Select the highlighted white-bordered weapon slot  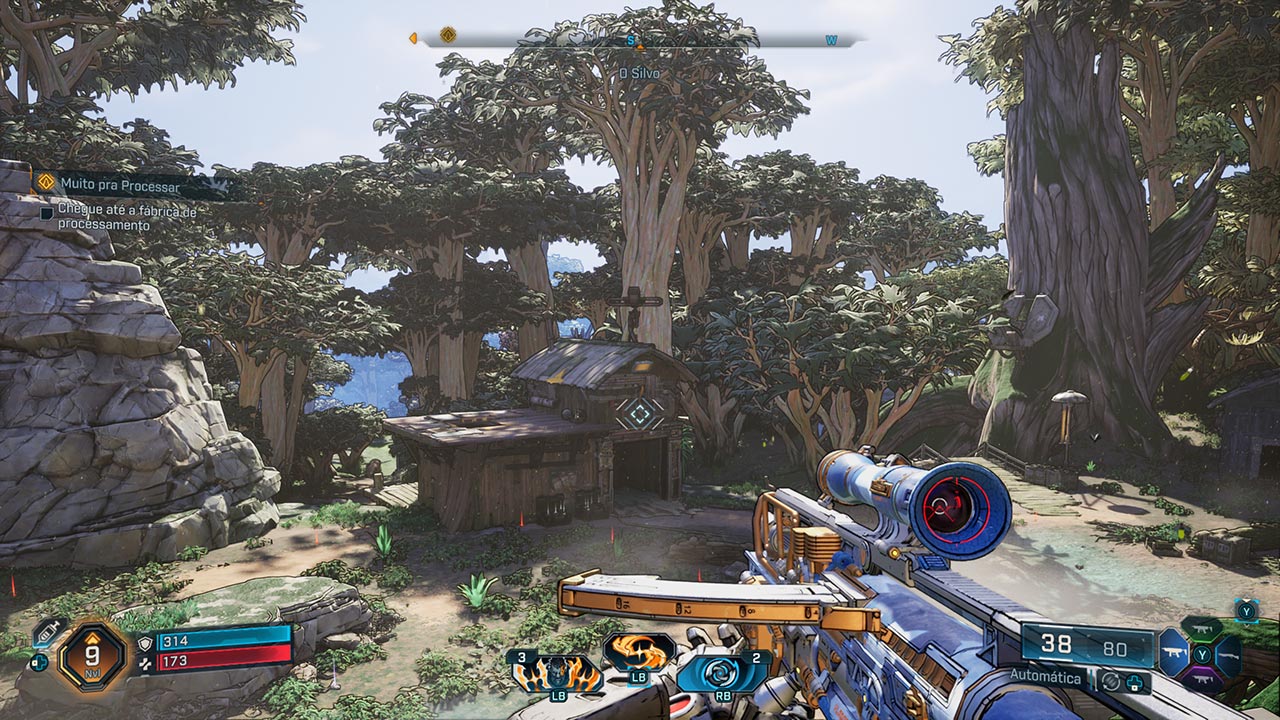(x=1174, y=656)
